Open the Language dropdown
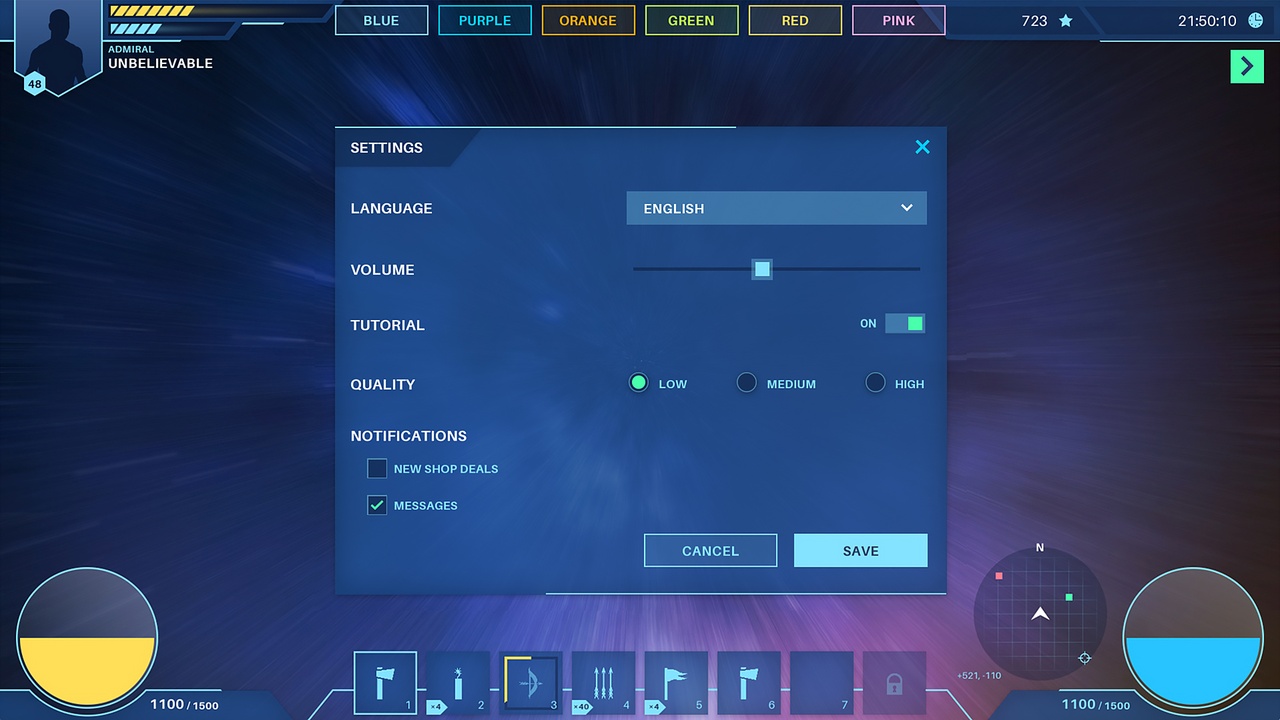Viewport: 1280px width, 720px height. click(776, 208)
